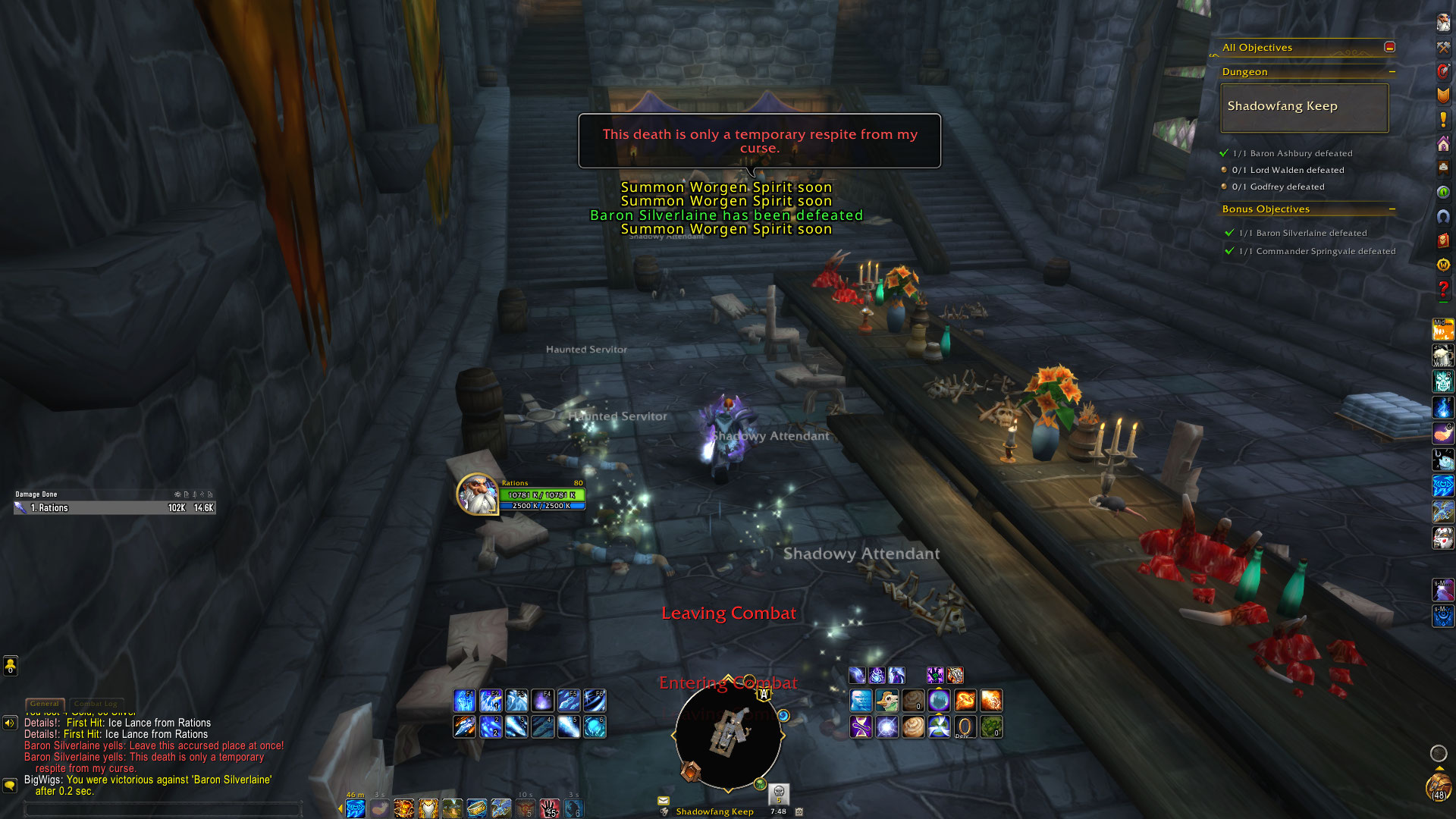Select the Rations row in damage meter

[x=115, y=508]
